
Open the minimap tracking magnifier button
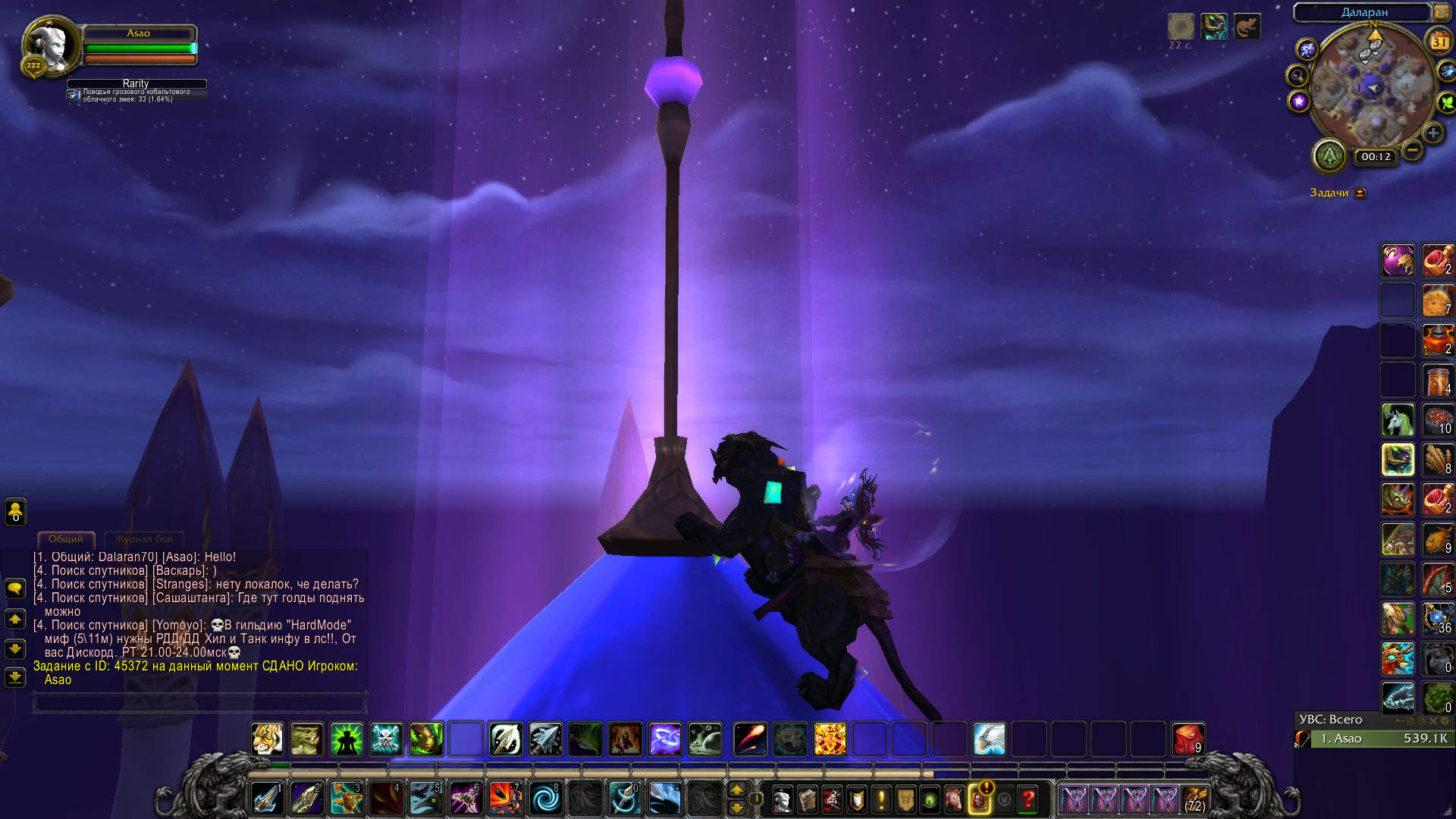point(1298,76)
